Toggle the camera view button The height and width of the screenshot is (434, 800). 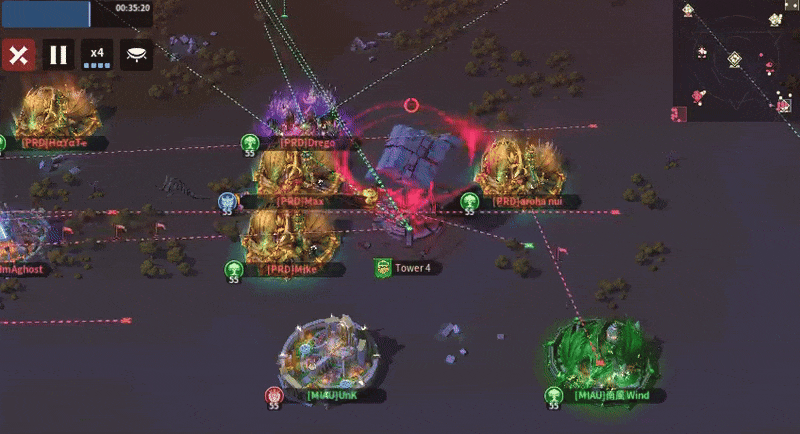tap(136, 55)
